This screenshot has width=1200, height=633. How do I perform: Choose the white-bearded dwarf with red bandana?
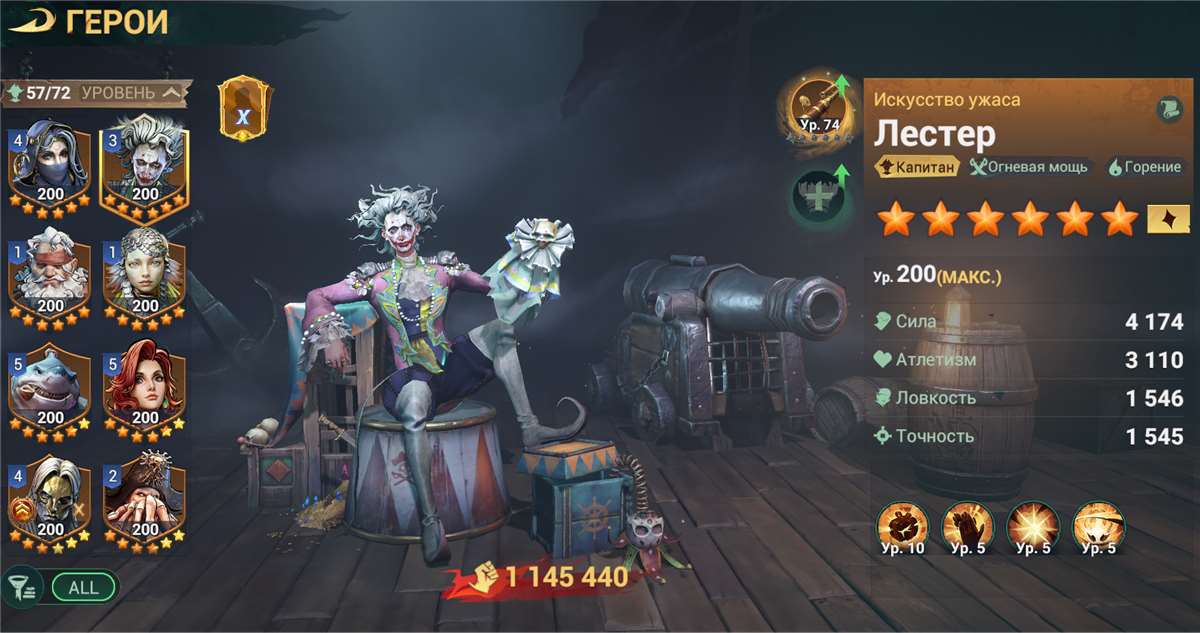[50, 273]
